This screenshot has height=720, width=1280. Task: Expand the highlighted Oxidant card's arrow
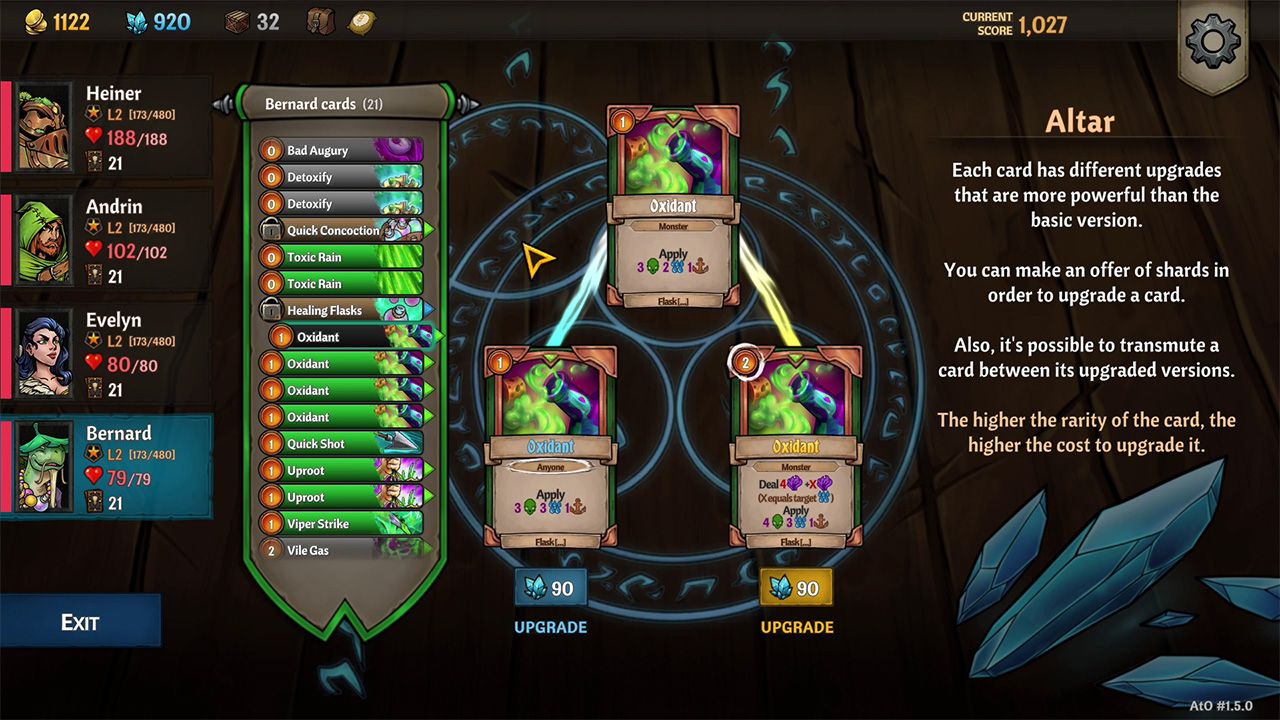pyautogui.click(x=440, y=337)
